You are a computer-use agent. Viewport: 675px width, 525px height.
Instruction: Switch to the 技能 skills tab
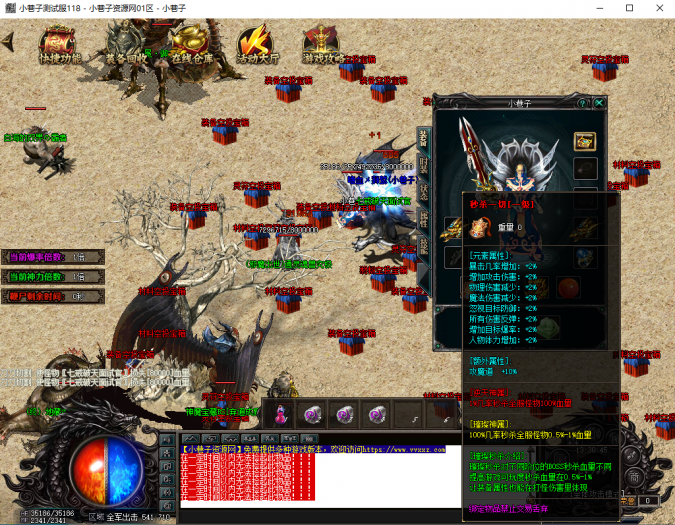pos(423,243)
